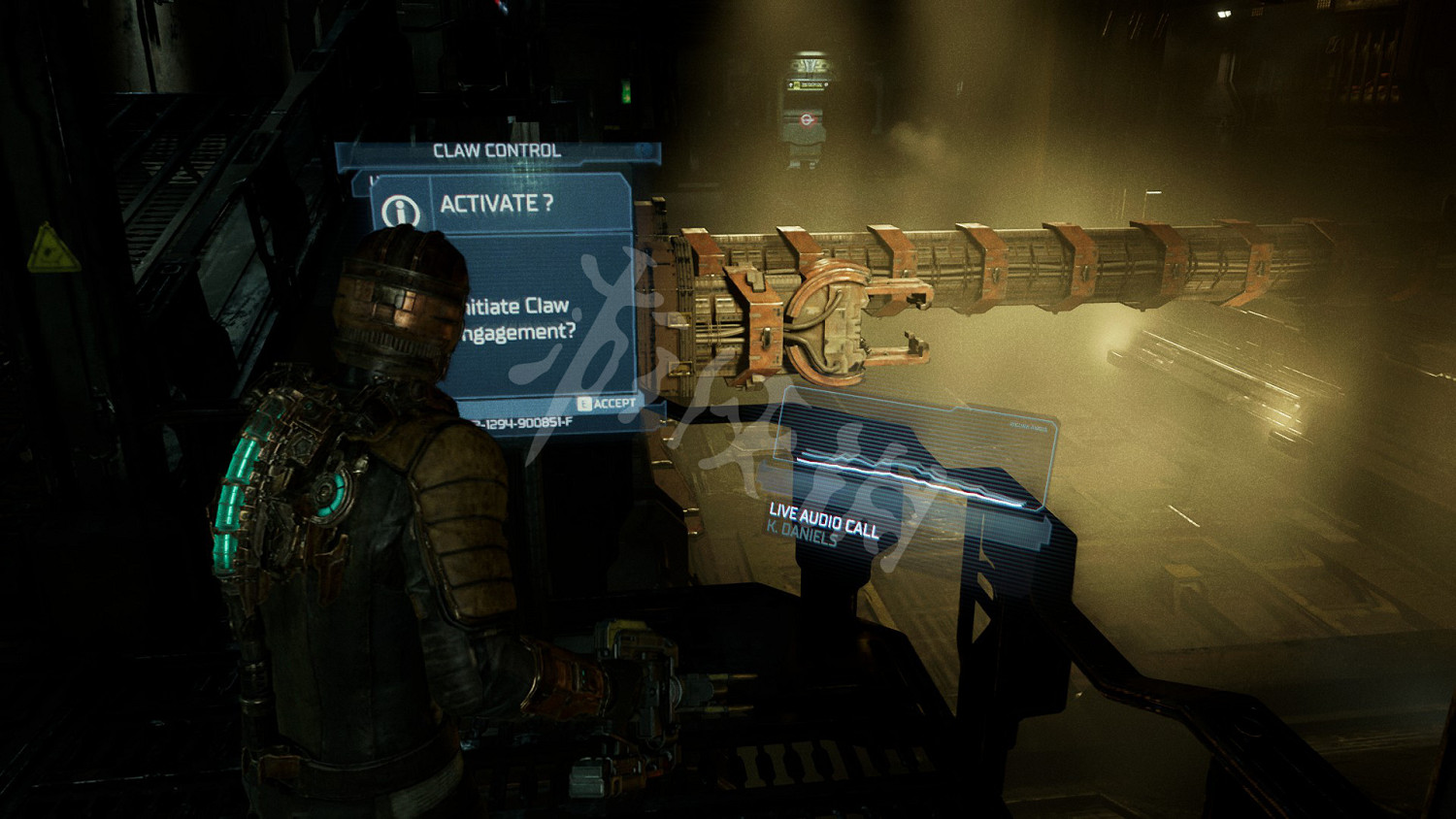Accept the claw engagement prompt
The image size is (1456, 819).
tap(607, 403)
